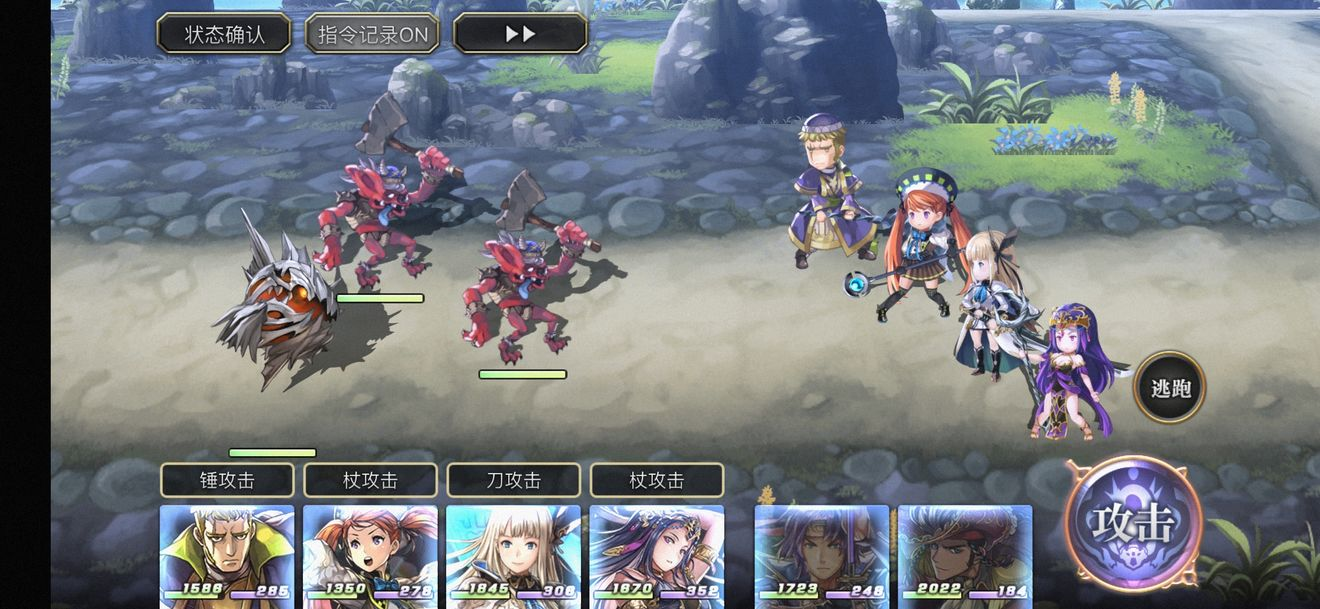Choose the 锤攻击 hammer attack command
Image resolution: width=1320 pixels, height=609 pixels.
[x=227, y=480]
